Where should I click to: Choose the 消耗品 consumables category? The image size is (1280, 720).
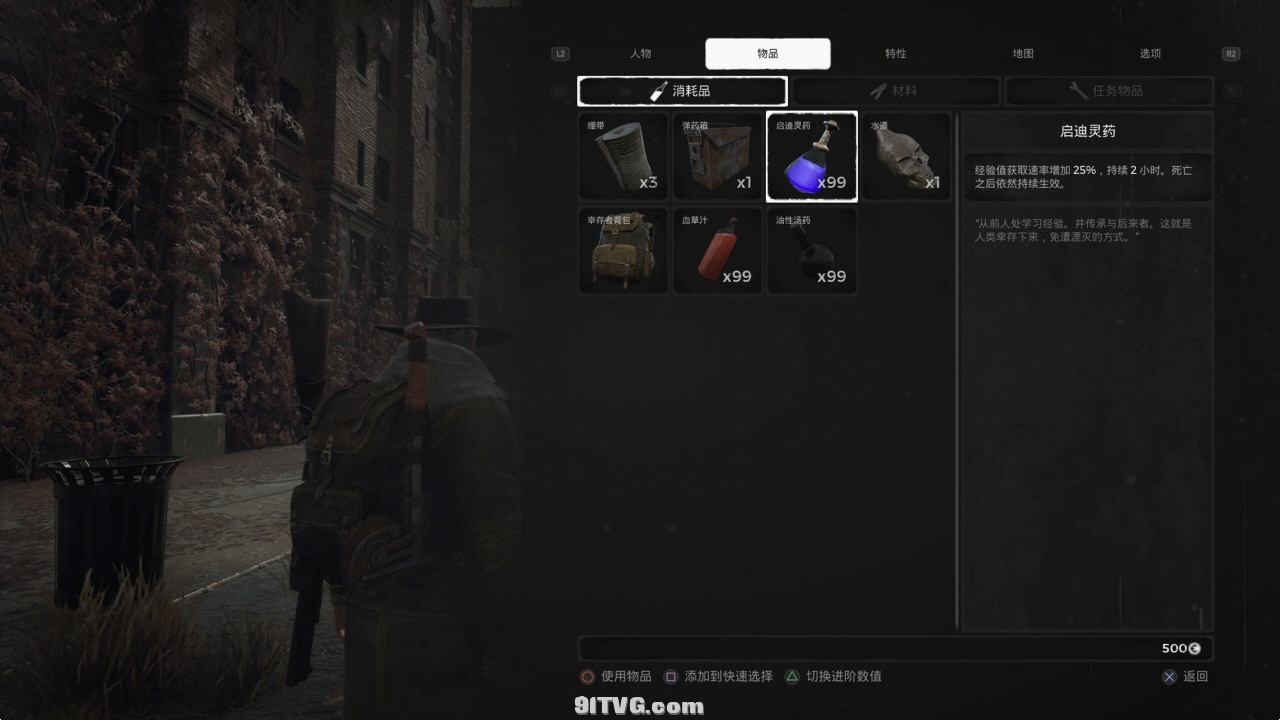682,91
